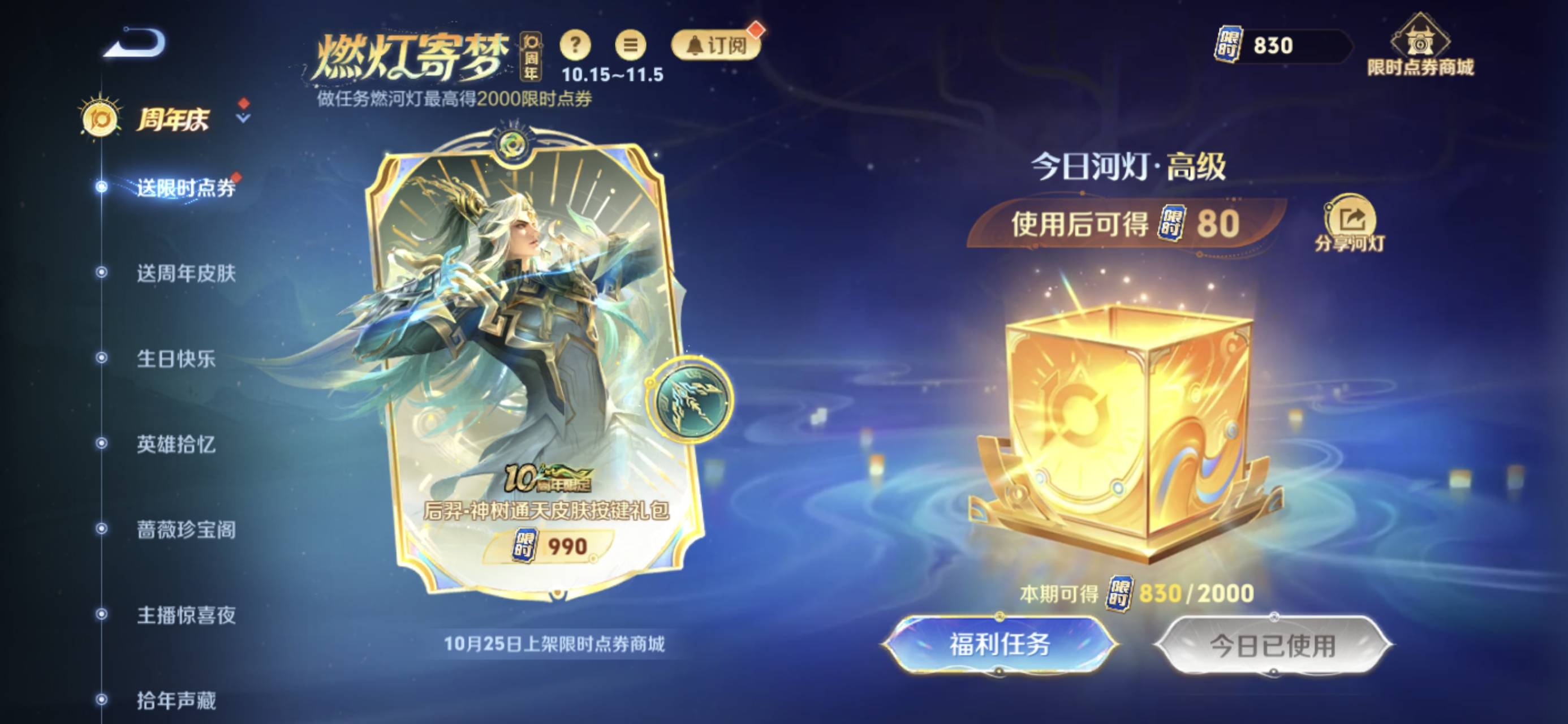Viewport: 1568px width, 724px height.
Task: Open the event rules list icon
Action: coord(632,45)
